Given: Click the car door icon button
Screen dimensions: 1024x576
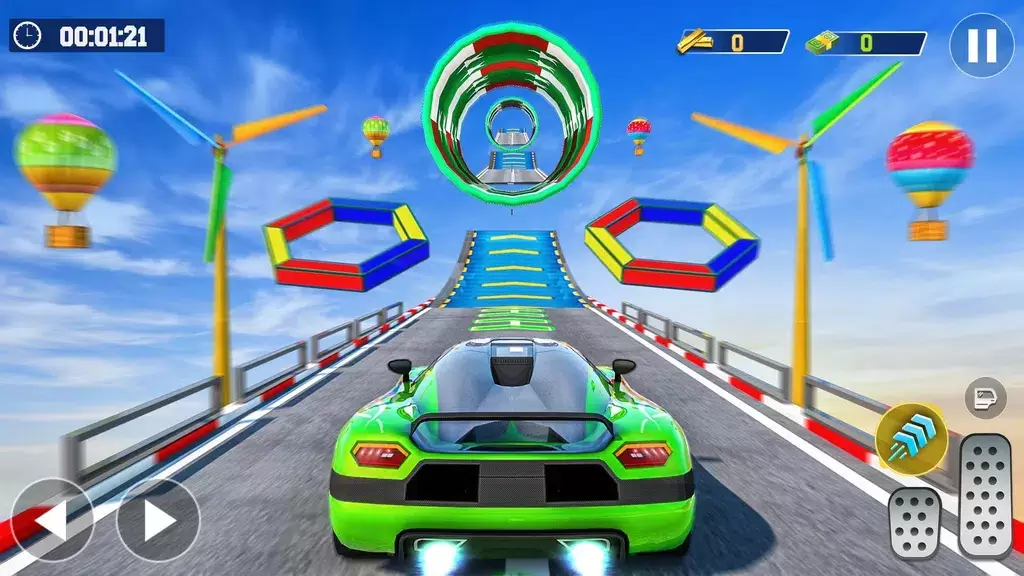Looking at the screenshot, I should tap(985, 397).
